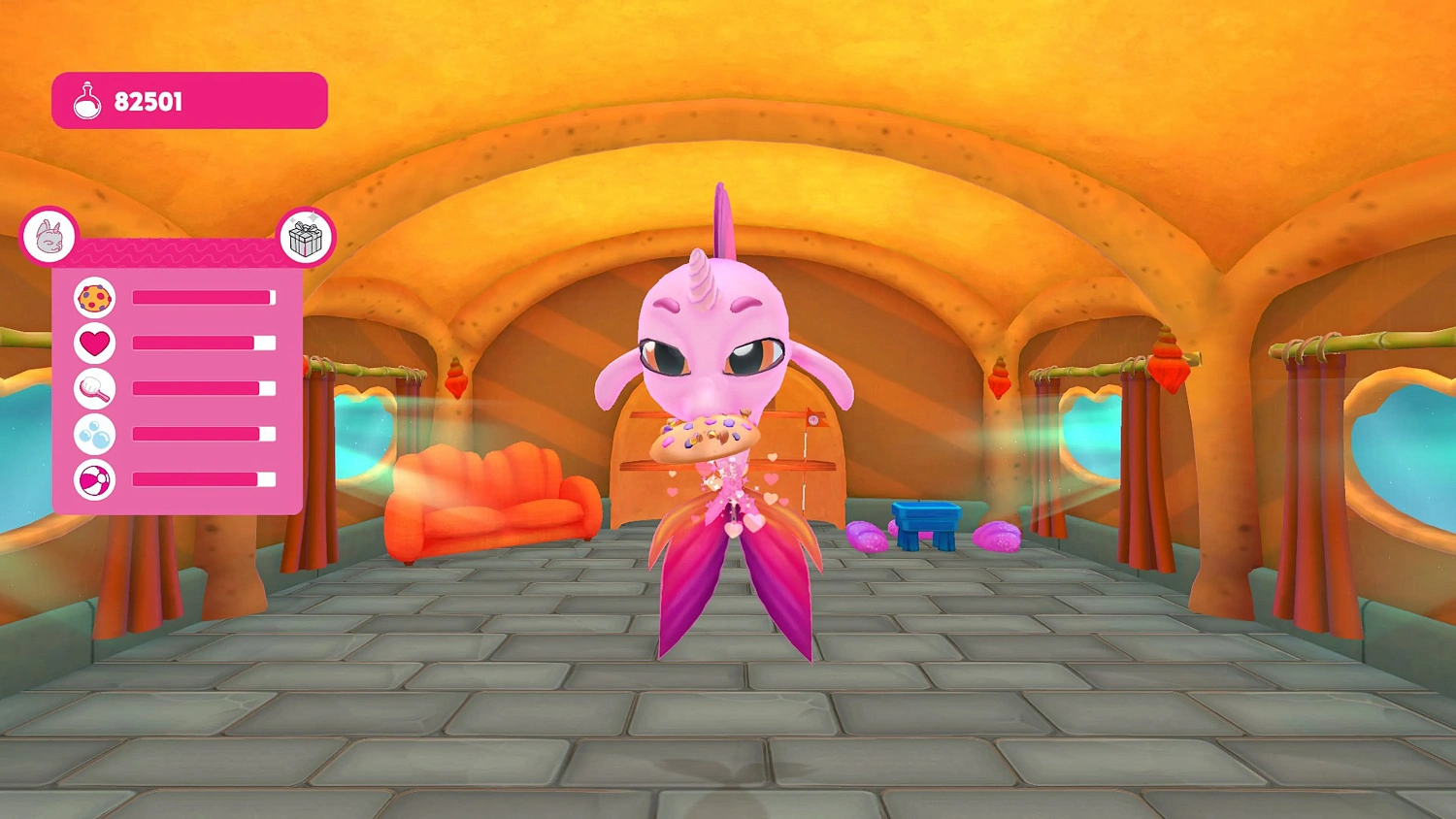
Task: Select the cookie feeding icon
Action: pos(93,299)
